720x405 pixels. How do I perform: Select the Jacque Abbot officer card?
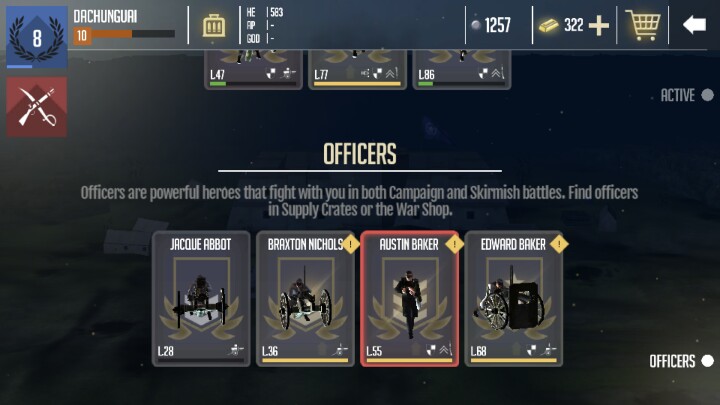click(x=201, y=298)
